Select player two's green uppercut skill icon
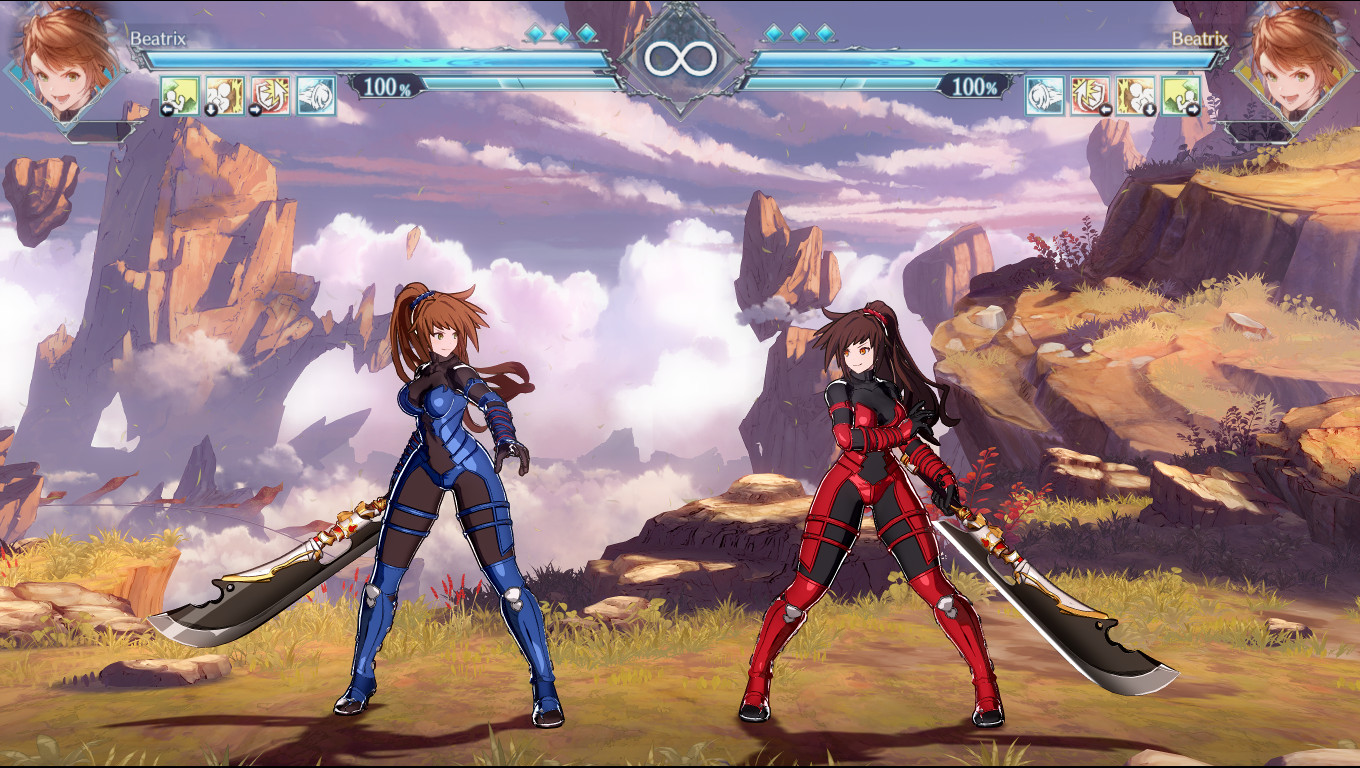 tap(1181, 96)
